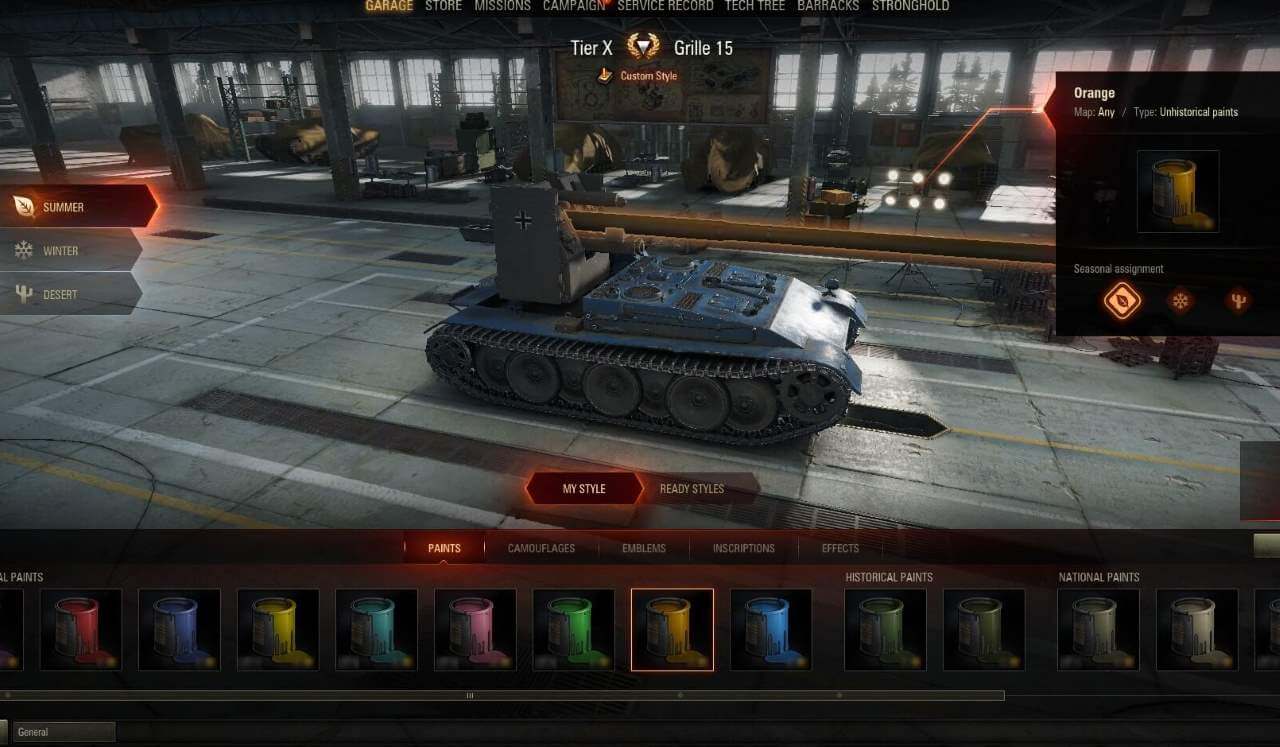
Task: Switch to READY STYLES view
Action: click(x=692, y=489)
